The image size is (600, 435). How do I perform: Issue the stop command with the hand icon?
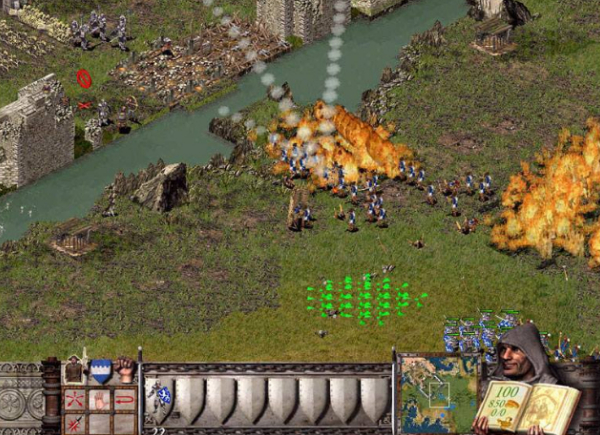click(x=100, y=400)
